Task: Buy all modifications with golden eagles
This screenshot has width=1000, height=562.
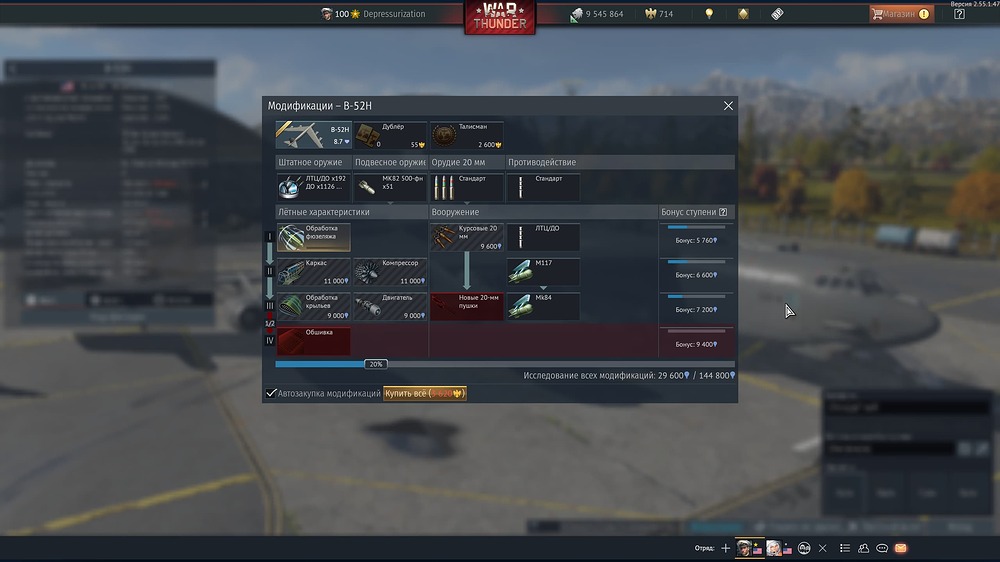Action: click(x=425, y=394)
